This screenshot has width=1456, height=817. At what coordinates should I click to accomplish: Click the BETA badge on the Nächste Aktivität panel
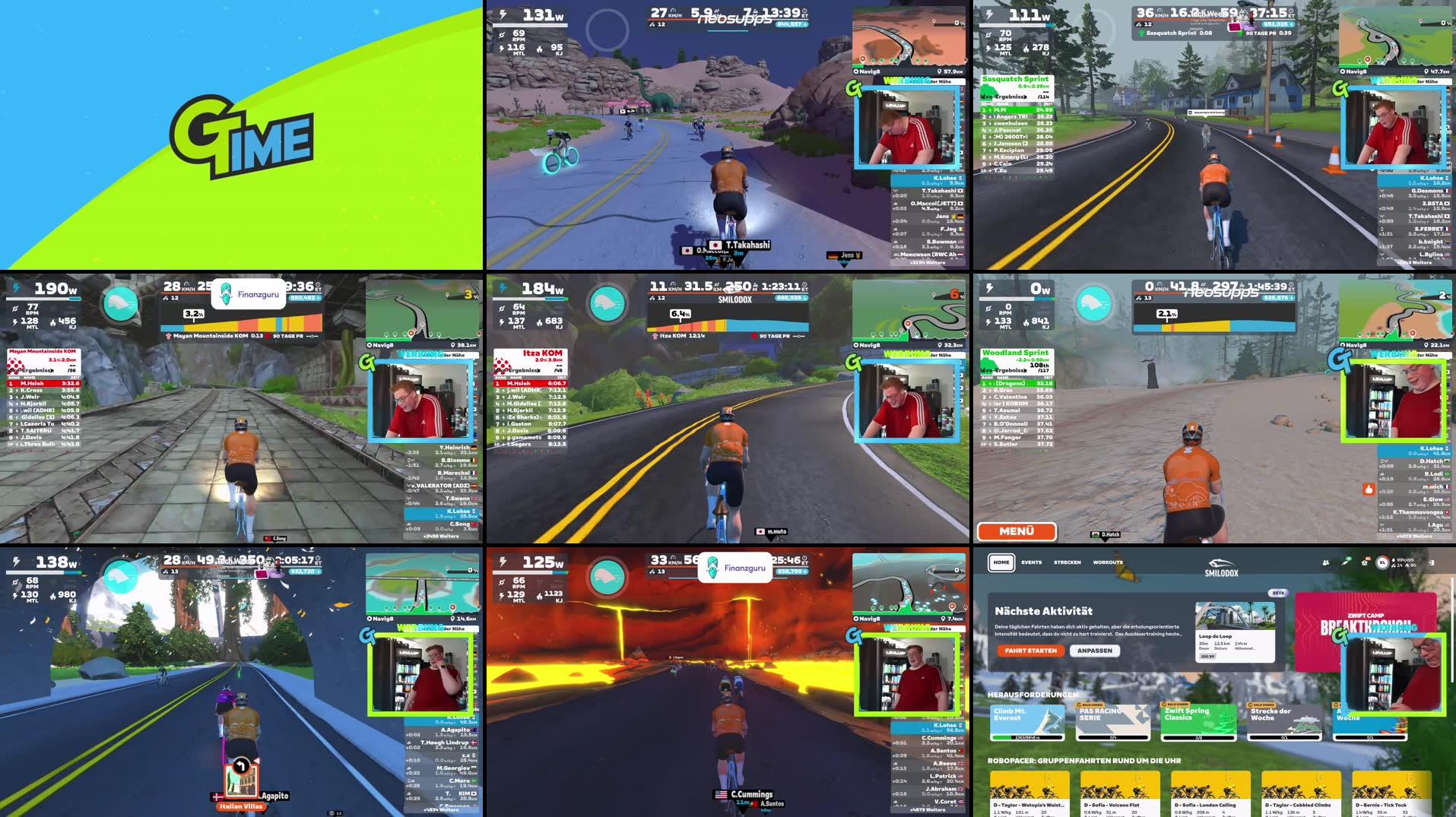click(x=1280, y=594)
